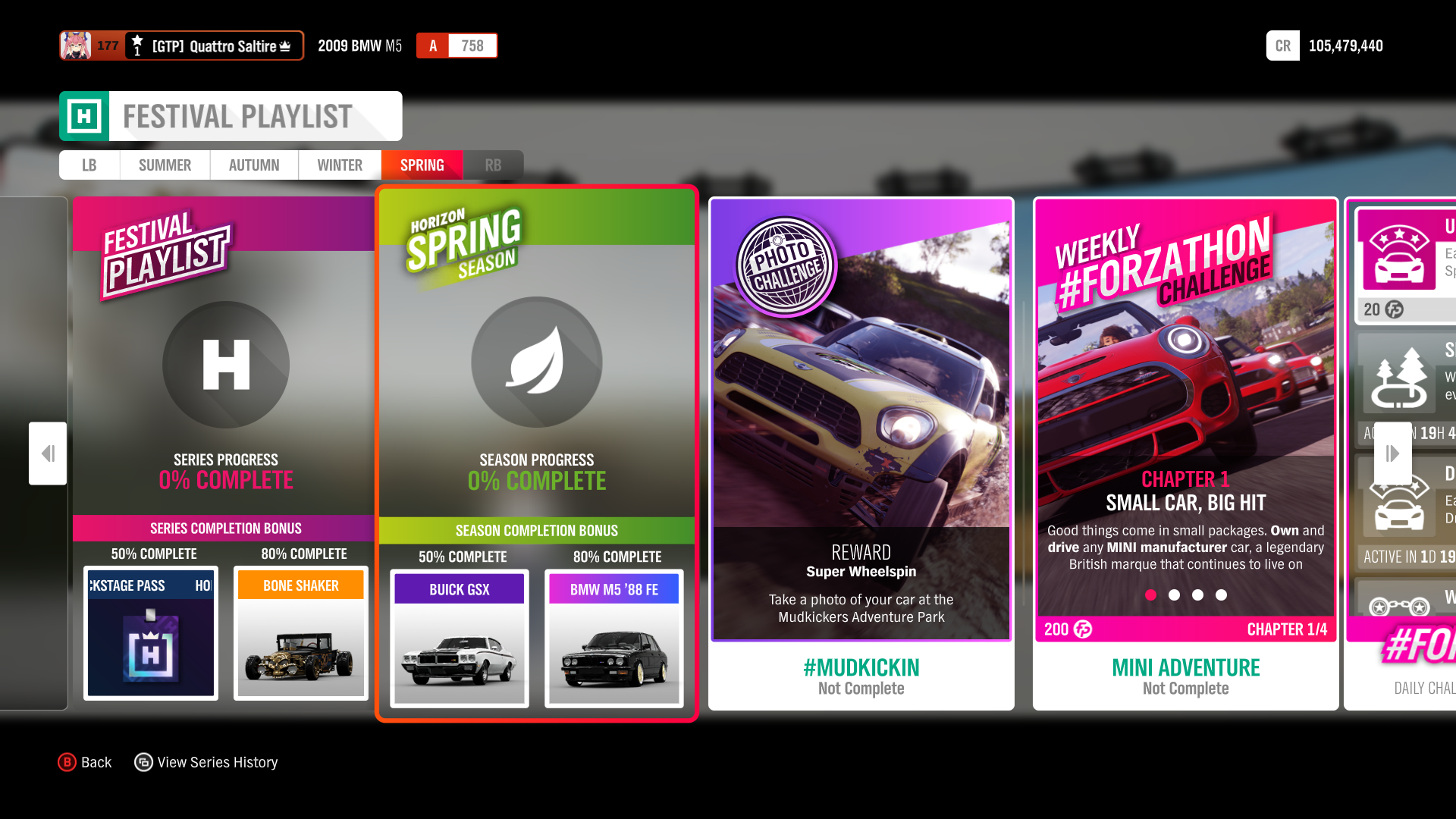The width and height of the screenshot is (1456, 819).
Task: Select the second pagination dot under Mini Adventure
Action: tap(1174, 595)
